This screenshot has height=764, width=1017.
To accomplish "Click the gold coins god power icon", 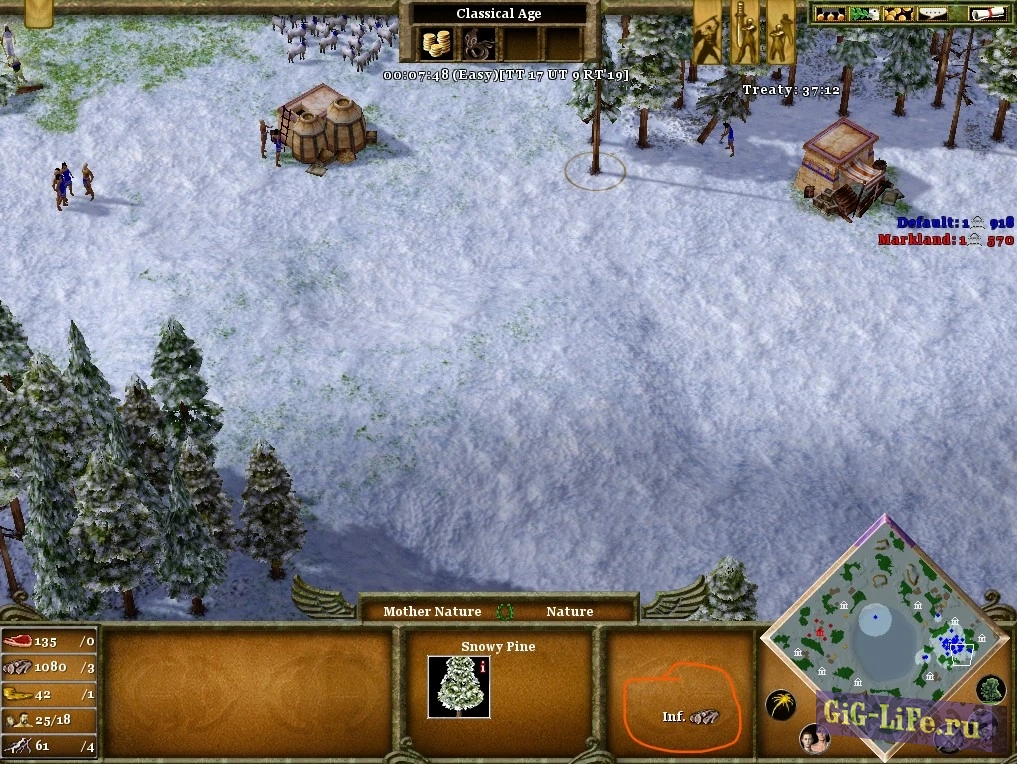I will [x=436, y=44].
